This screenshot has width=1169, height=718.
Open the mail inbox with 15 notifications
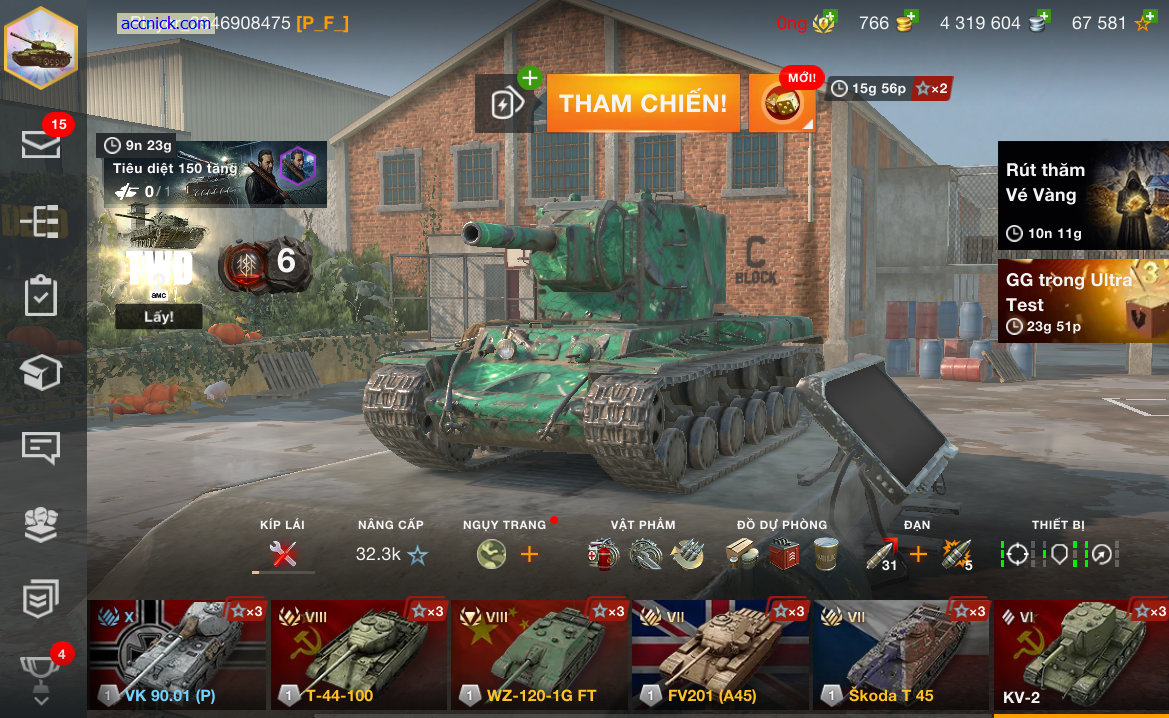tap(42, 144)
